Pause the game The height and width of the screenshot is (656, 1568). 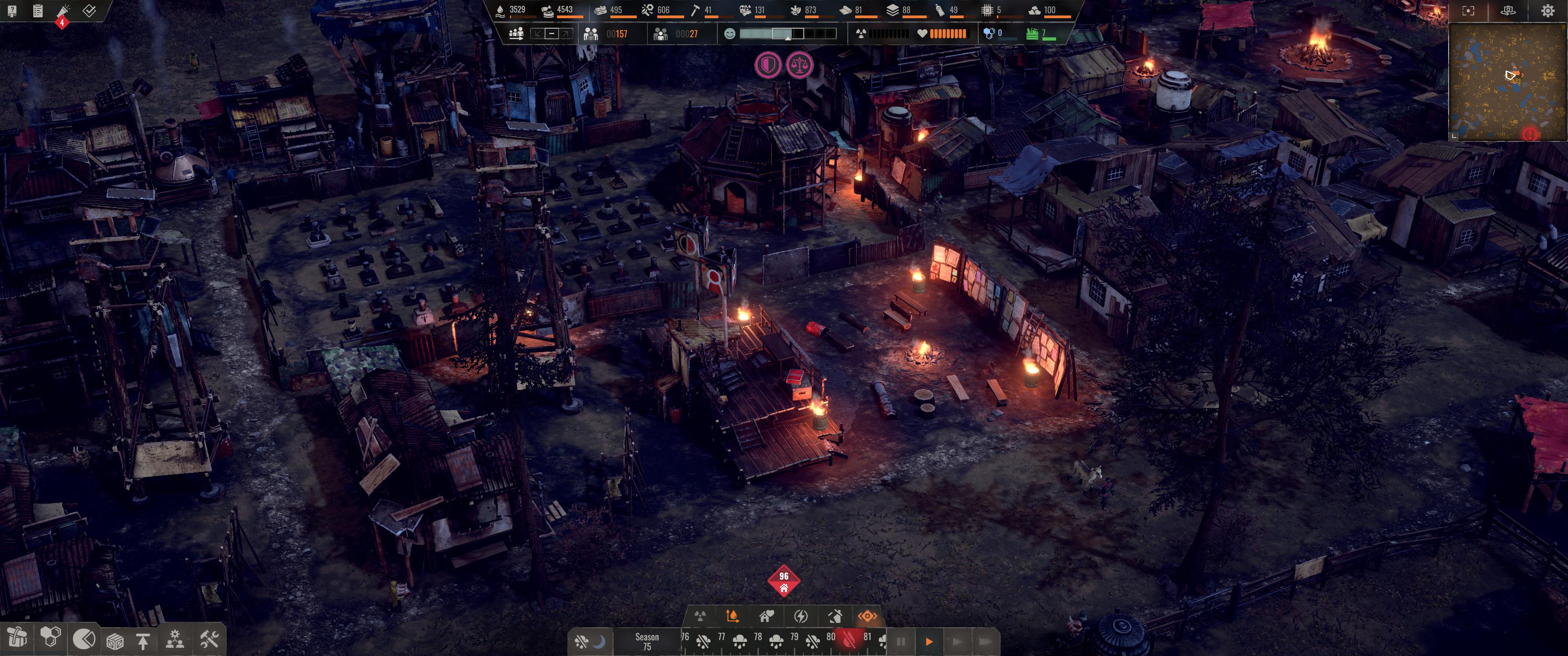(901, 641)
